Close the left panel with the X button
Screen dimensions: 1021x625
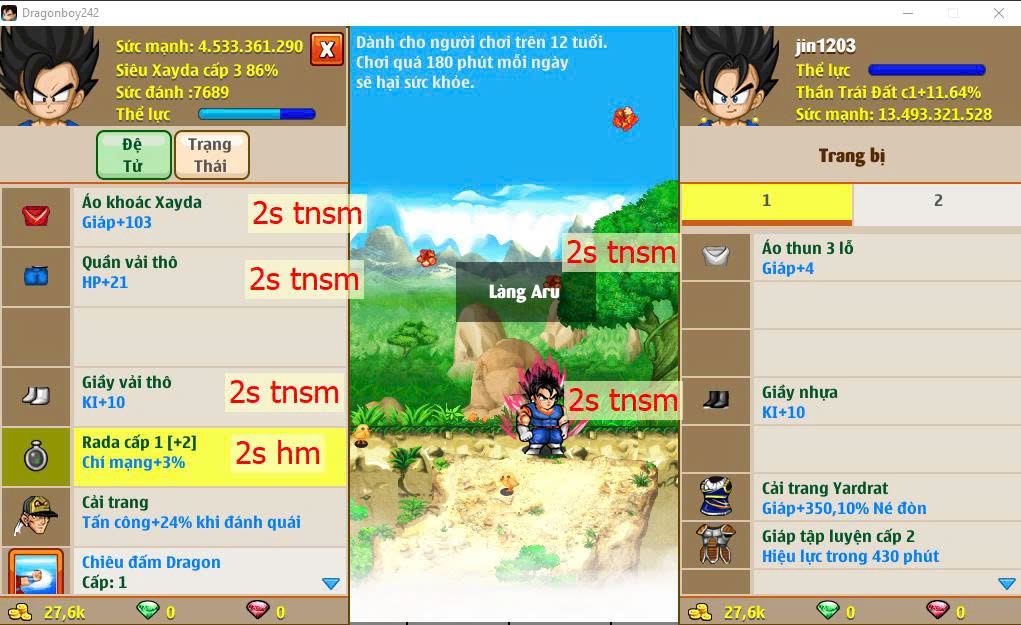(x=326, y=48)
